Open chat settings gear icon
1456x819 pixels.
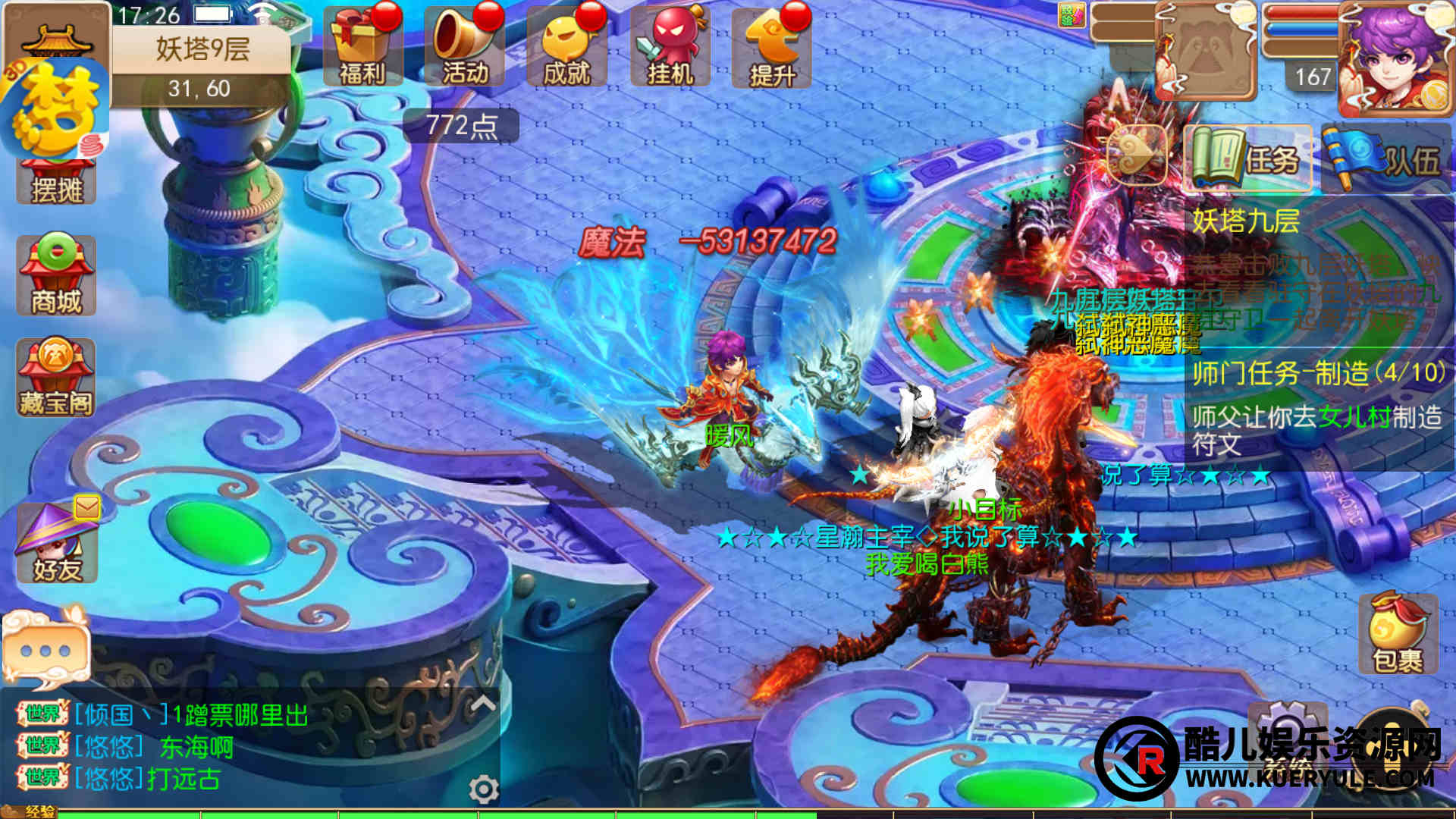tap(483, 790)
